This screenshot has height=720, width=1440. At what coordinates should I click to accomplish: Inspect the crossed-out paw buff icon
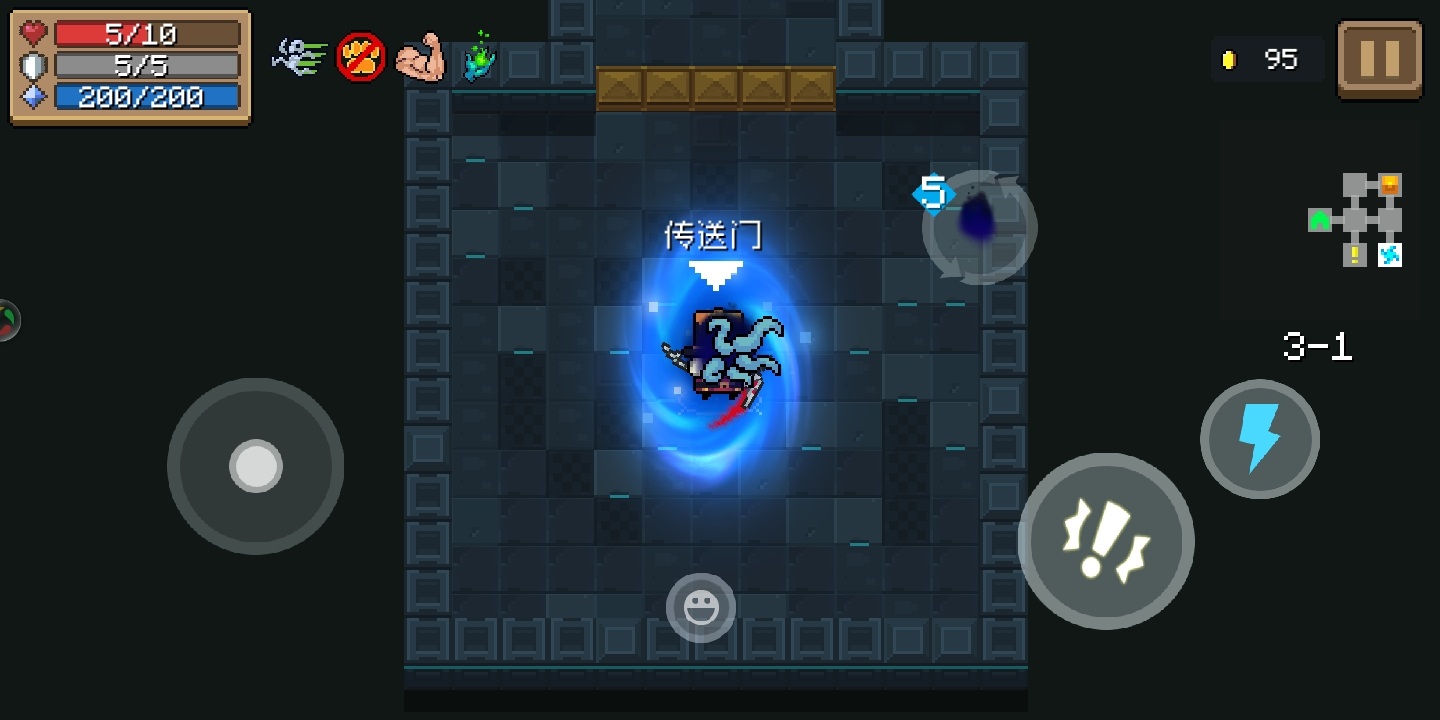click(360, 58)
